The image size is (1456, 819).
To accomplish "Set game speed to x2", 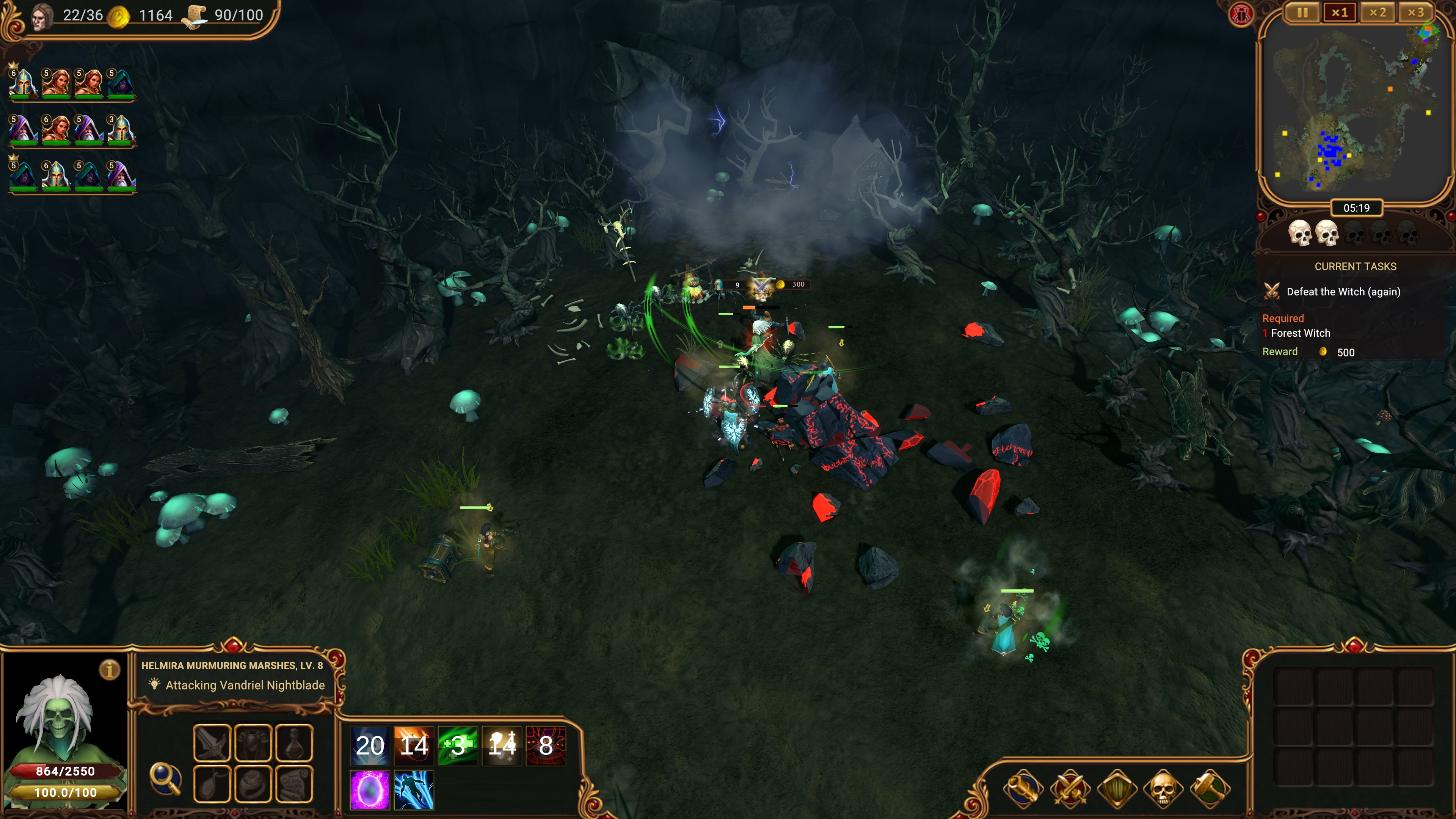I will 1378,13.
